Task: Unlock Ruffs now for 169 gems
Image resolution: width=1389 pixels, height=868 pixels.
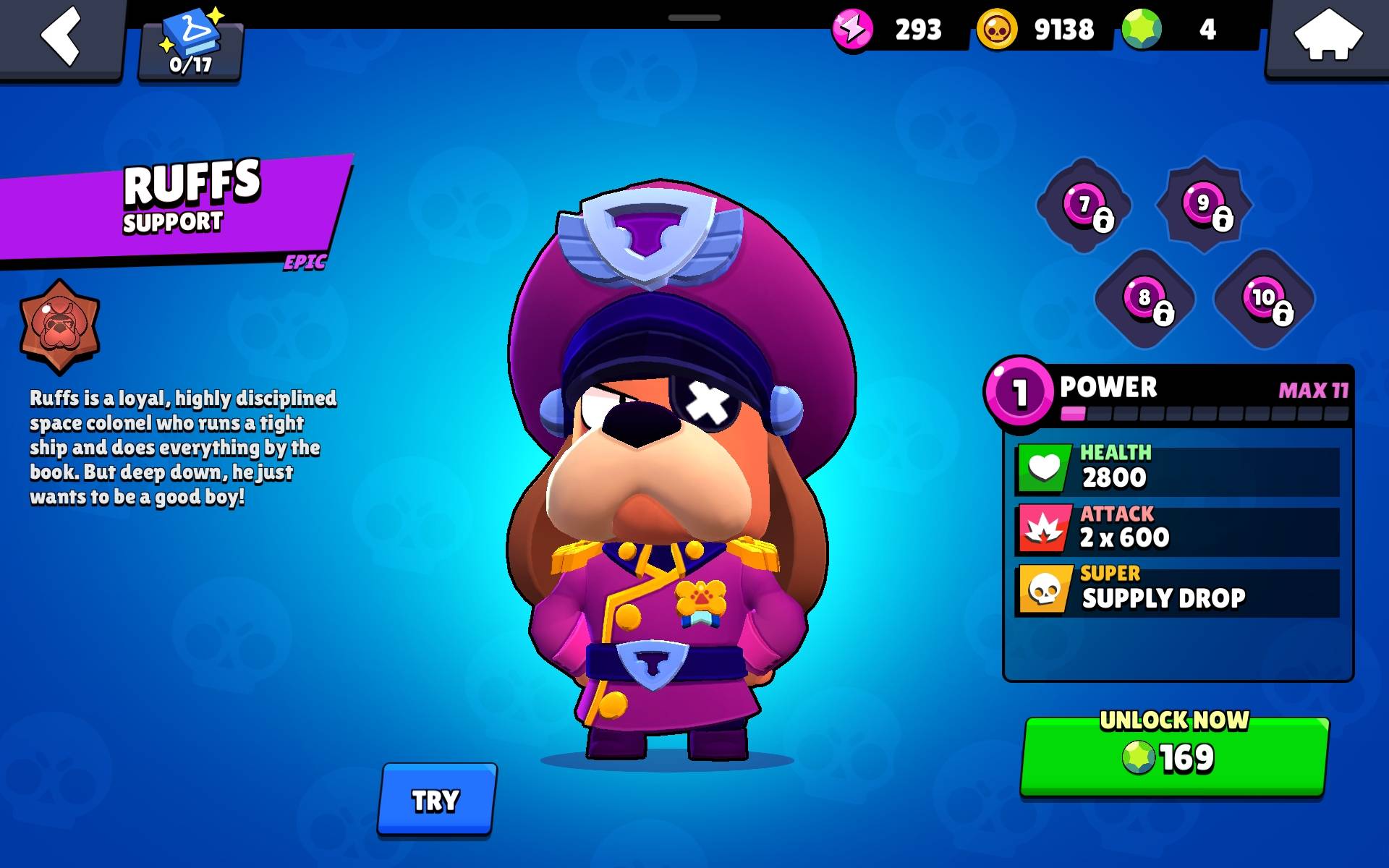Action: coord(1174,756)
